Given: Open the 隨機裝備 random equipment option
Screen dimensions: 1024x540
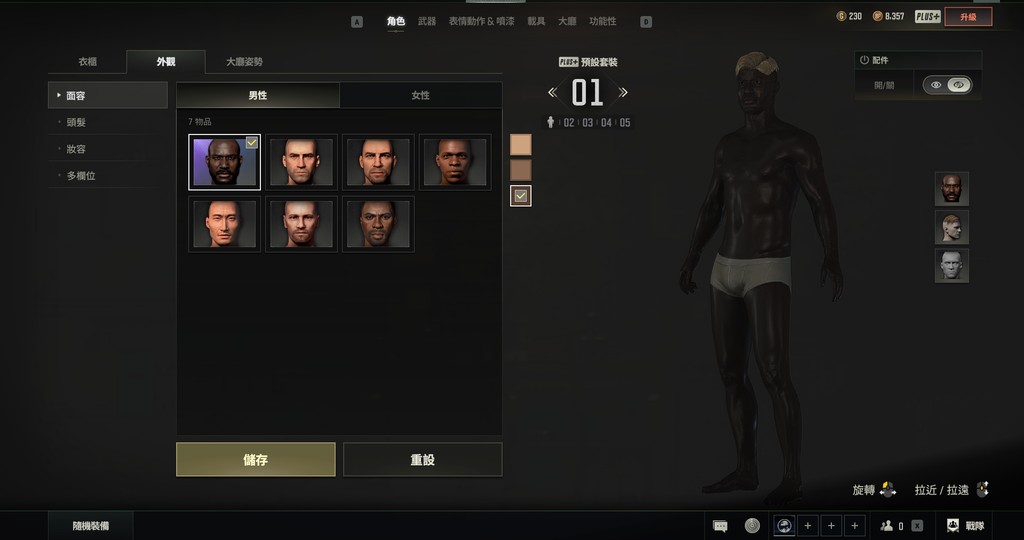Looking at the screenshot, I should (x=90, y=526).
